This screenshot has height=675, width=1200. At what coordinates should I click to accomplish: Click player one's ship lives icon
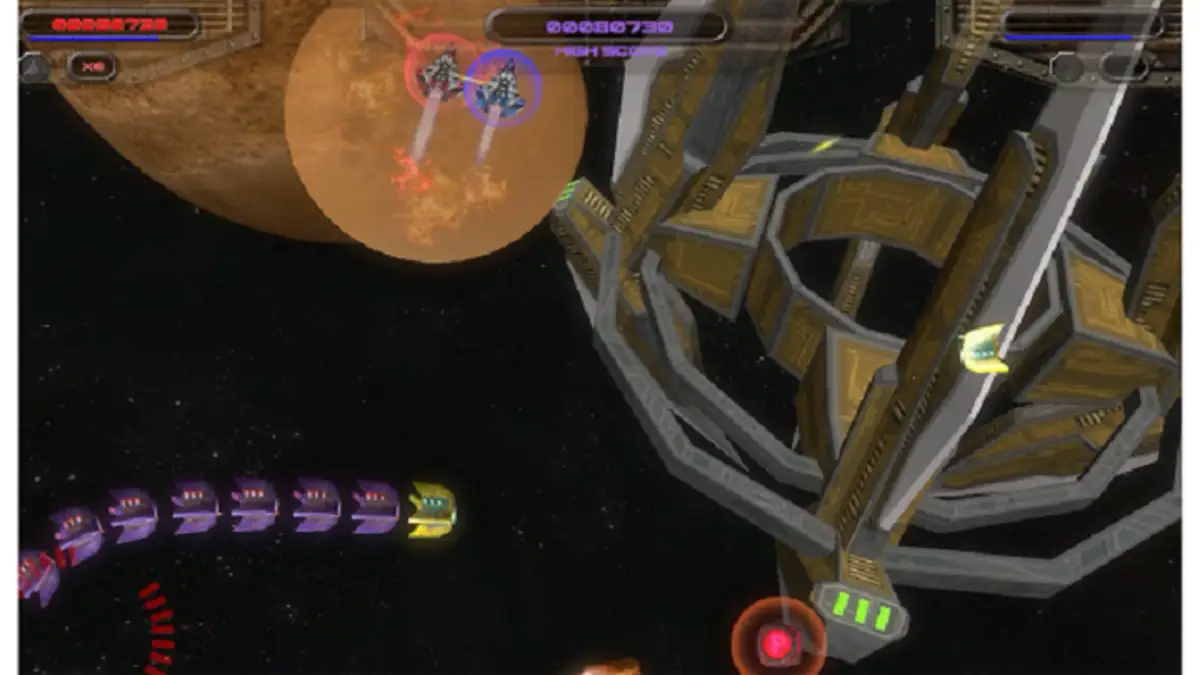33,67
